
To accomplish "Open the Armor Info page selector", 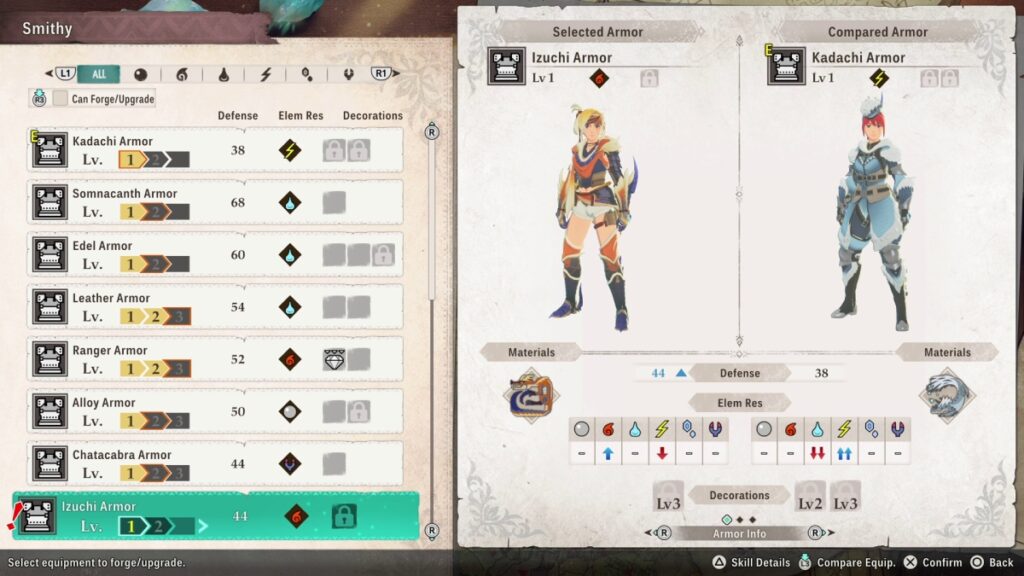I will [741, 533].
